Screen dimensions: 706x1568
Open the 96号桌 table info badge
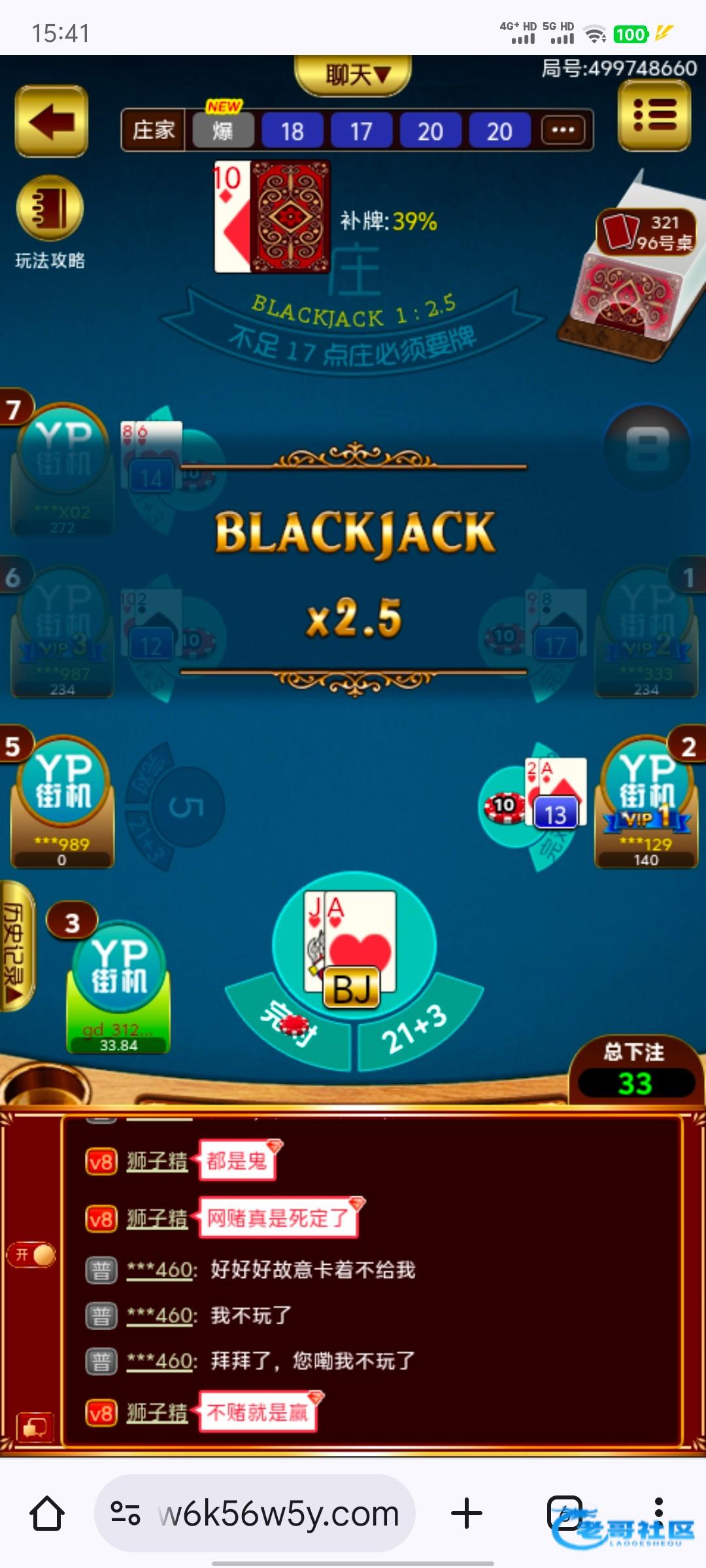click(646, 233)
